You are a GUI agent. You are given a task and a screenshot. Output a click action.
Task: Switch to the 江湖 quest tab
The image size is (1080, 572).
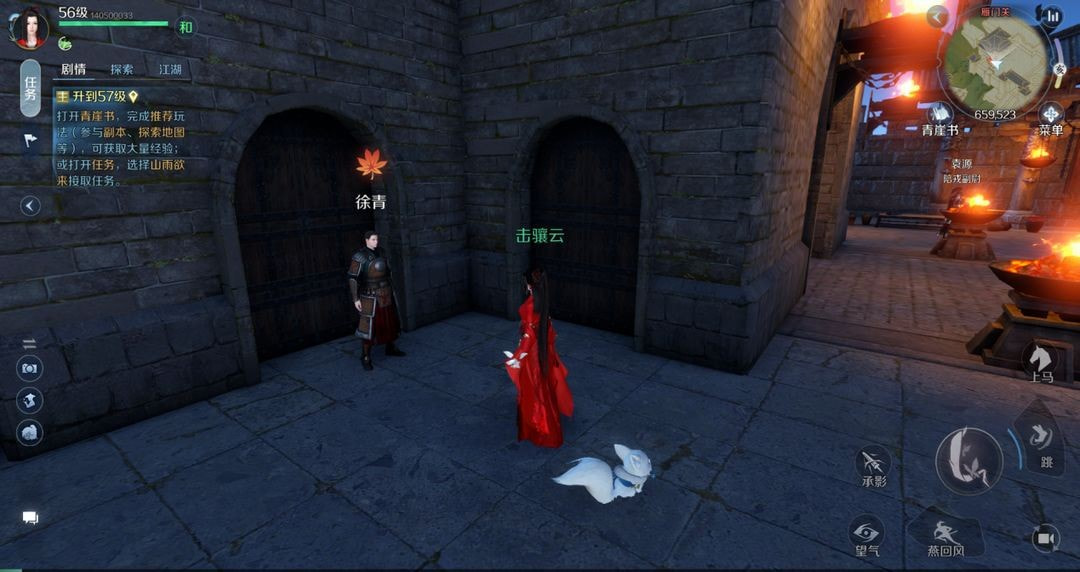coord(170,70)
